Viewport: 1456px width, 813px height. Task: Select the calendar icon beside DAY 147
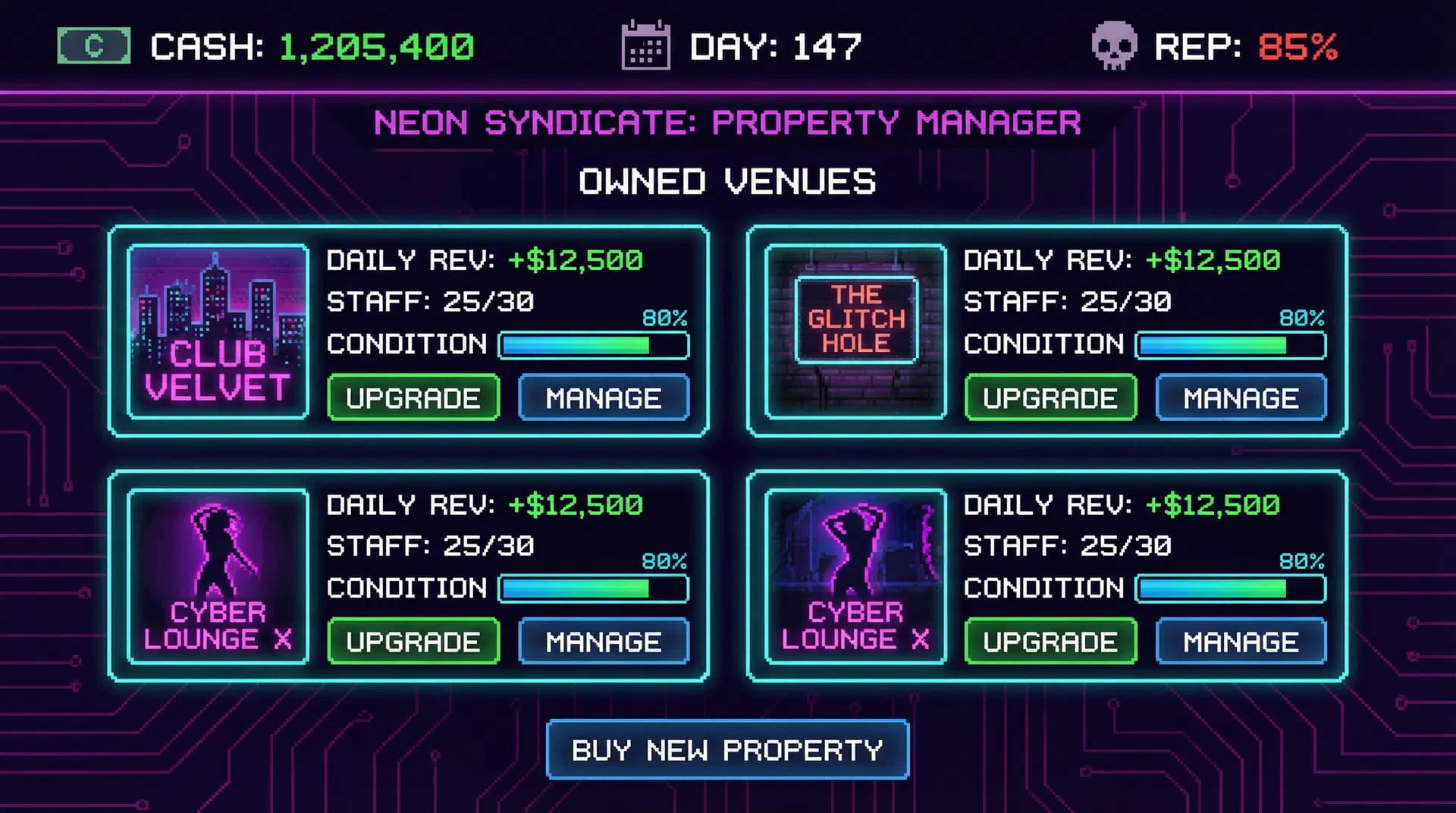tap(647, 46)
